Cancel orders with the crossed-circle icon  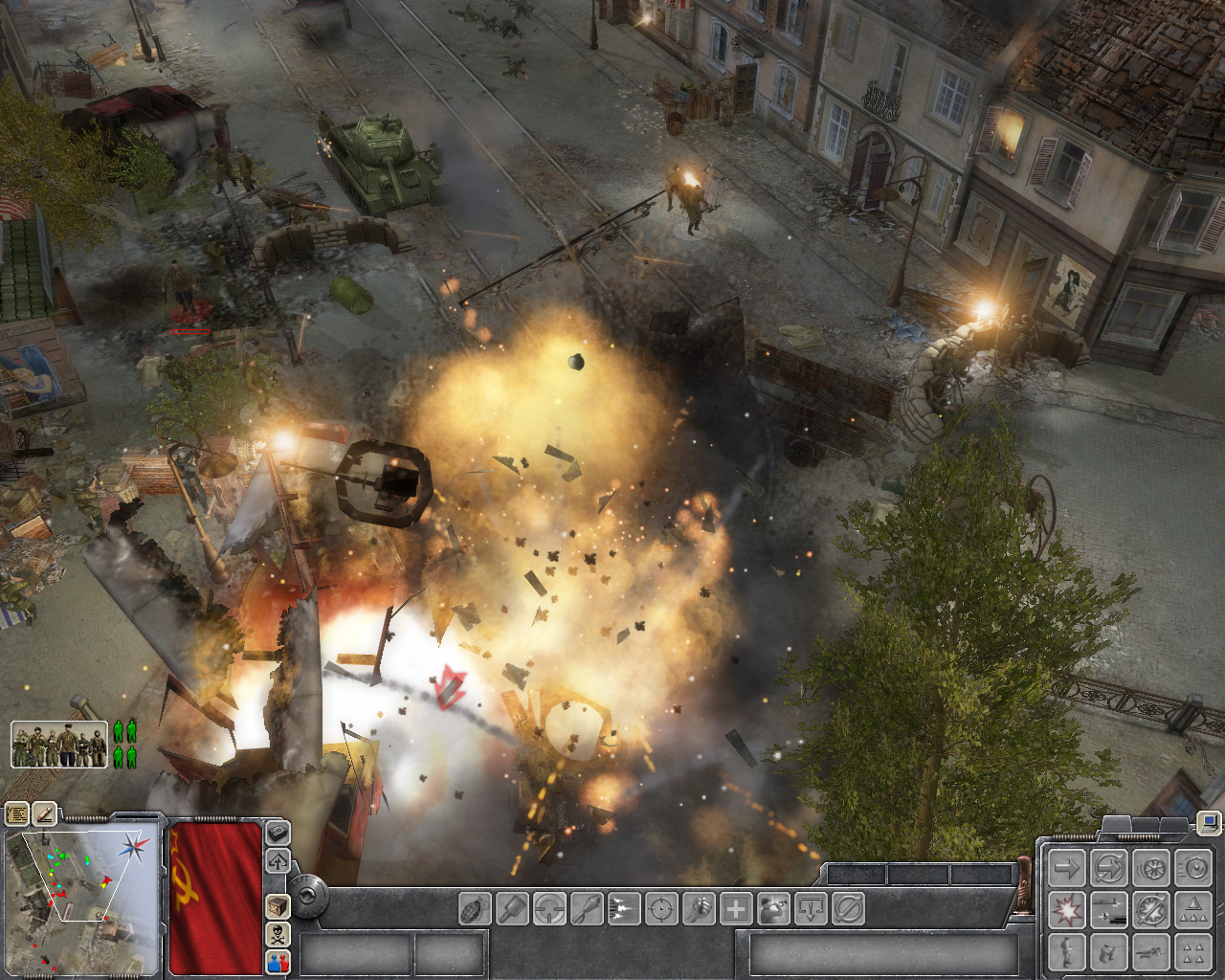tap(848, 907)
